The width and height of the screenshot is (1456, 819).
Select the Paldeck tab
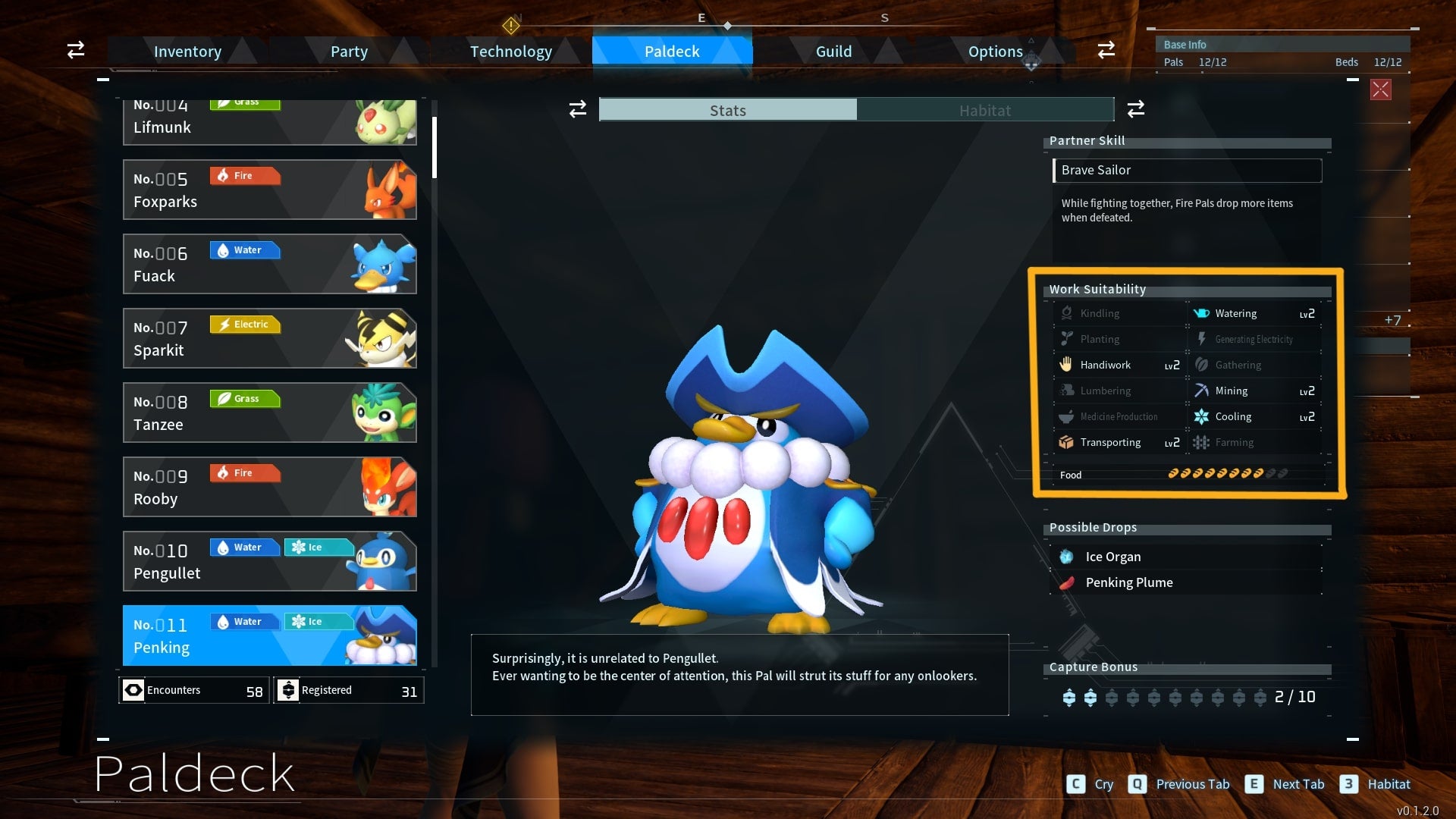(672, 52)
